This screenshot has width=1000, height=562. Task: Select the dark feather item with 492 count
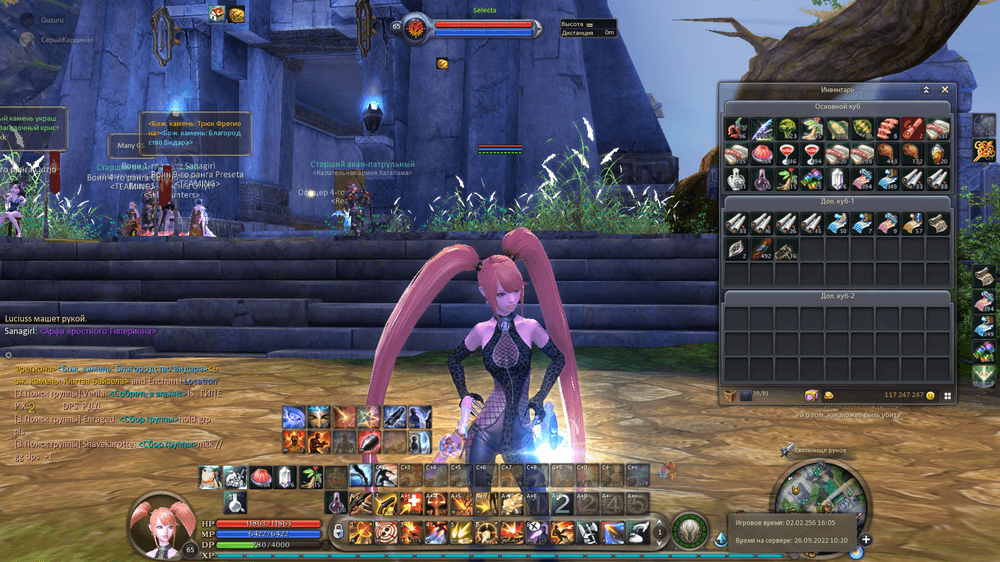tap(761, 249)
